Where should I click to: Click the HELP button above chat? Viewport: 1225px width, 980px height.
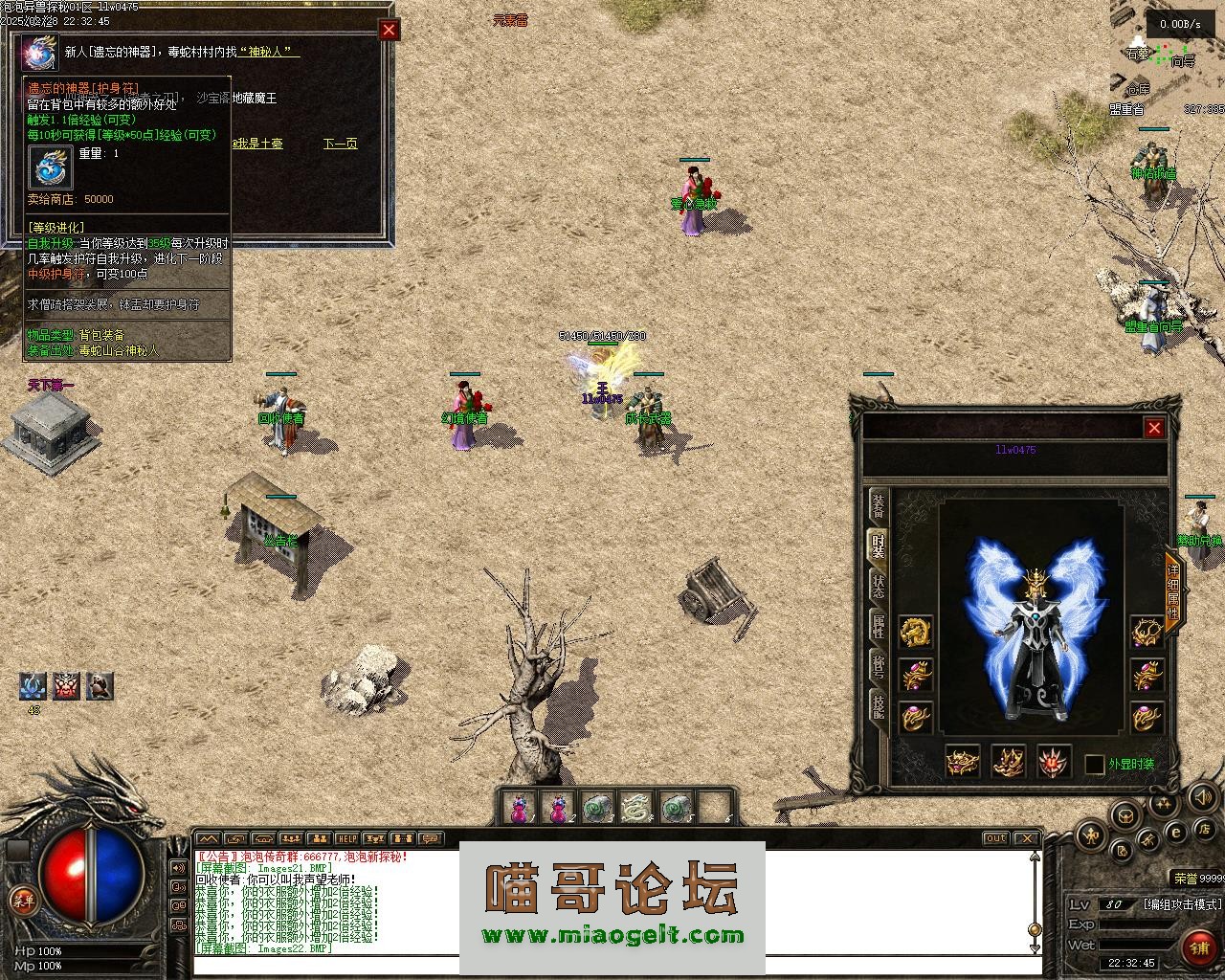(346, 838)
